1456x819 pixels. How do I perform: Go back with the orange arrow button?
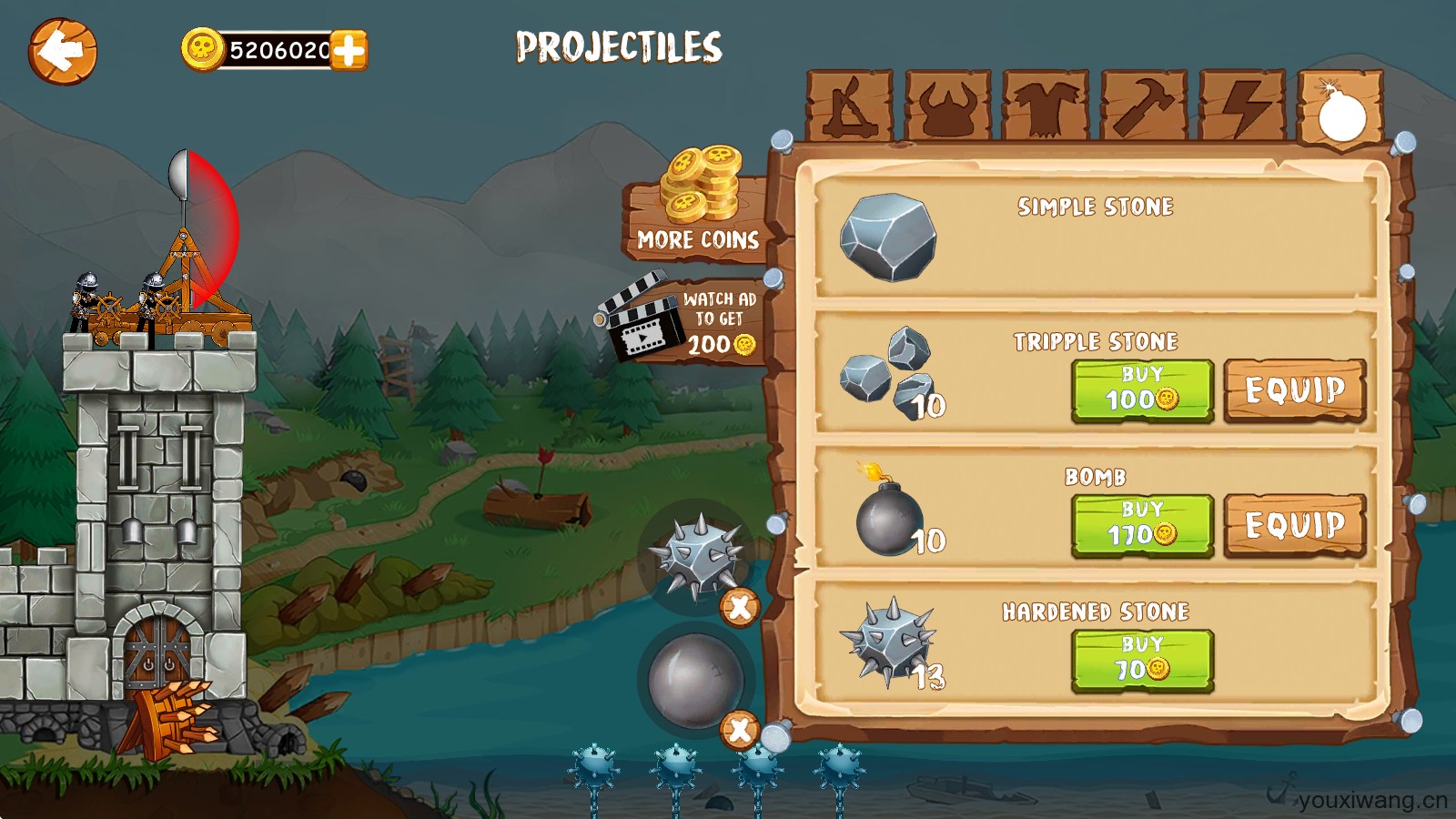tap(62, 51)
